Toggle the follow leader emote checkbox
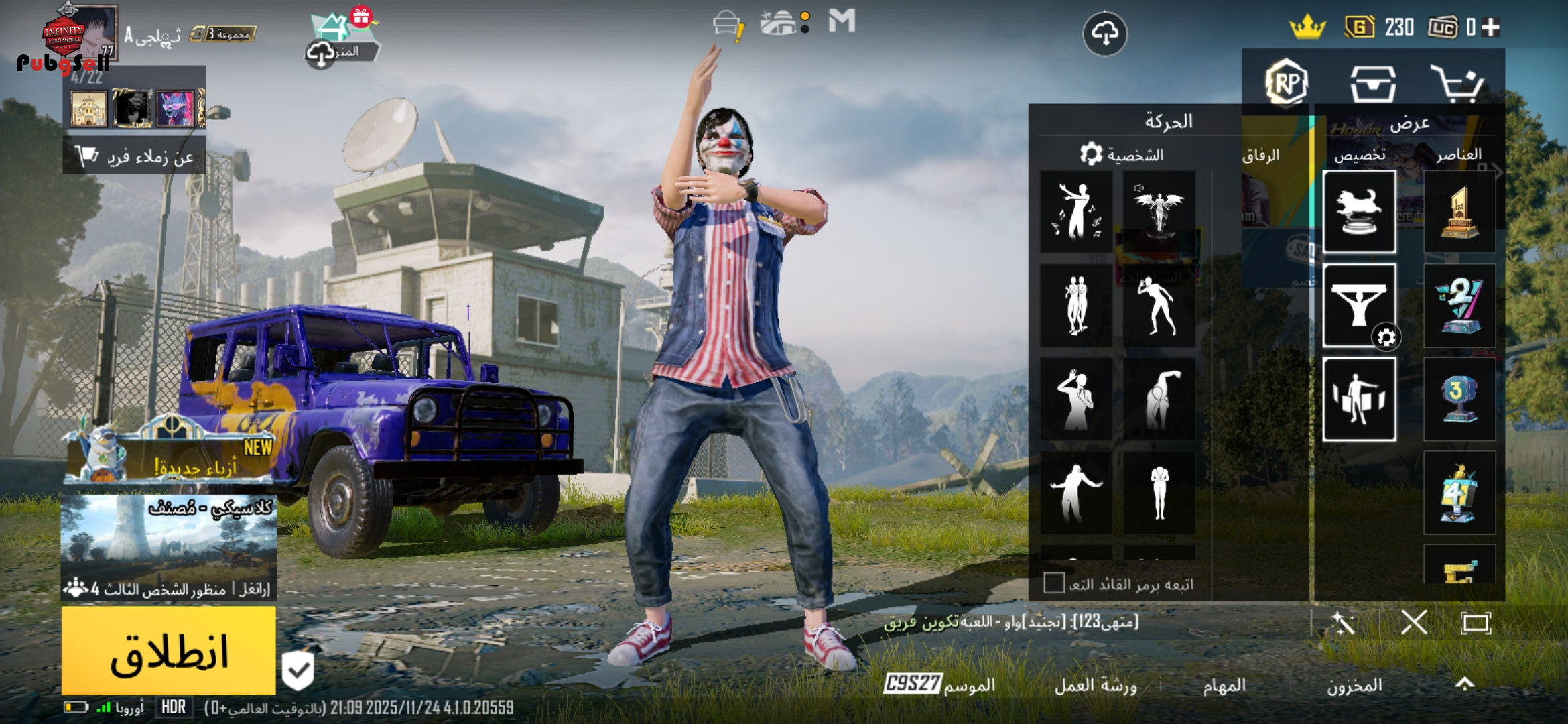 [1053, 583]
